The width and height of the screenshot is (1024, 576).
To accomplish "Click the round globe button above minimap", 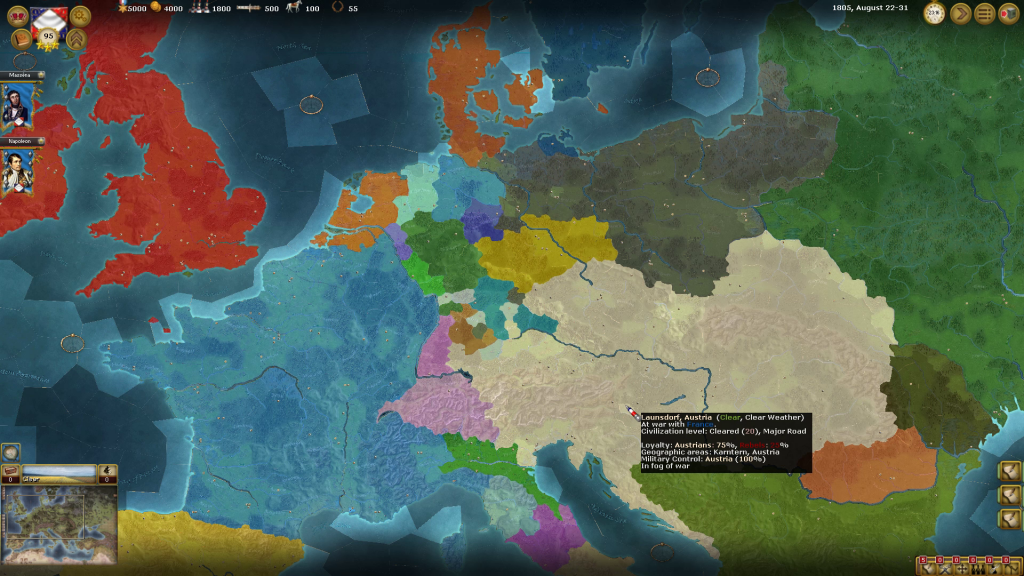I will point(11,452).
